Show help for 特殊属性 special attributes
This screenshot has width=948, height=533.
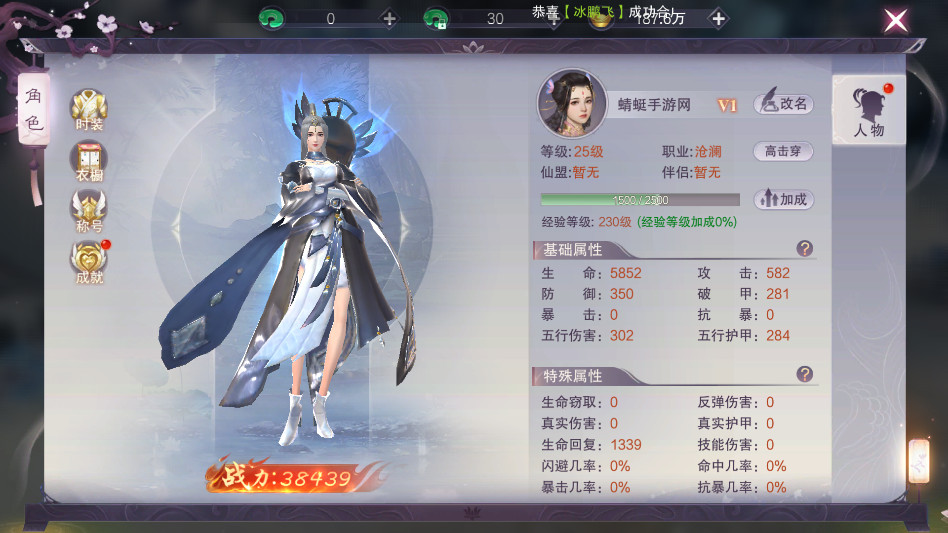point(804,374)
